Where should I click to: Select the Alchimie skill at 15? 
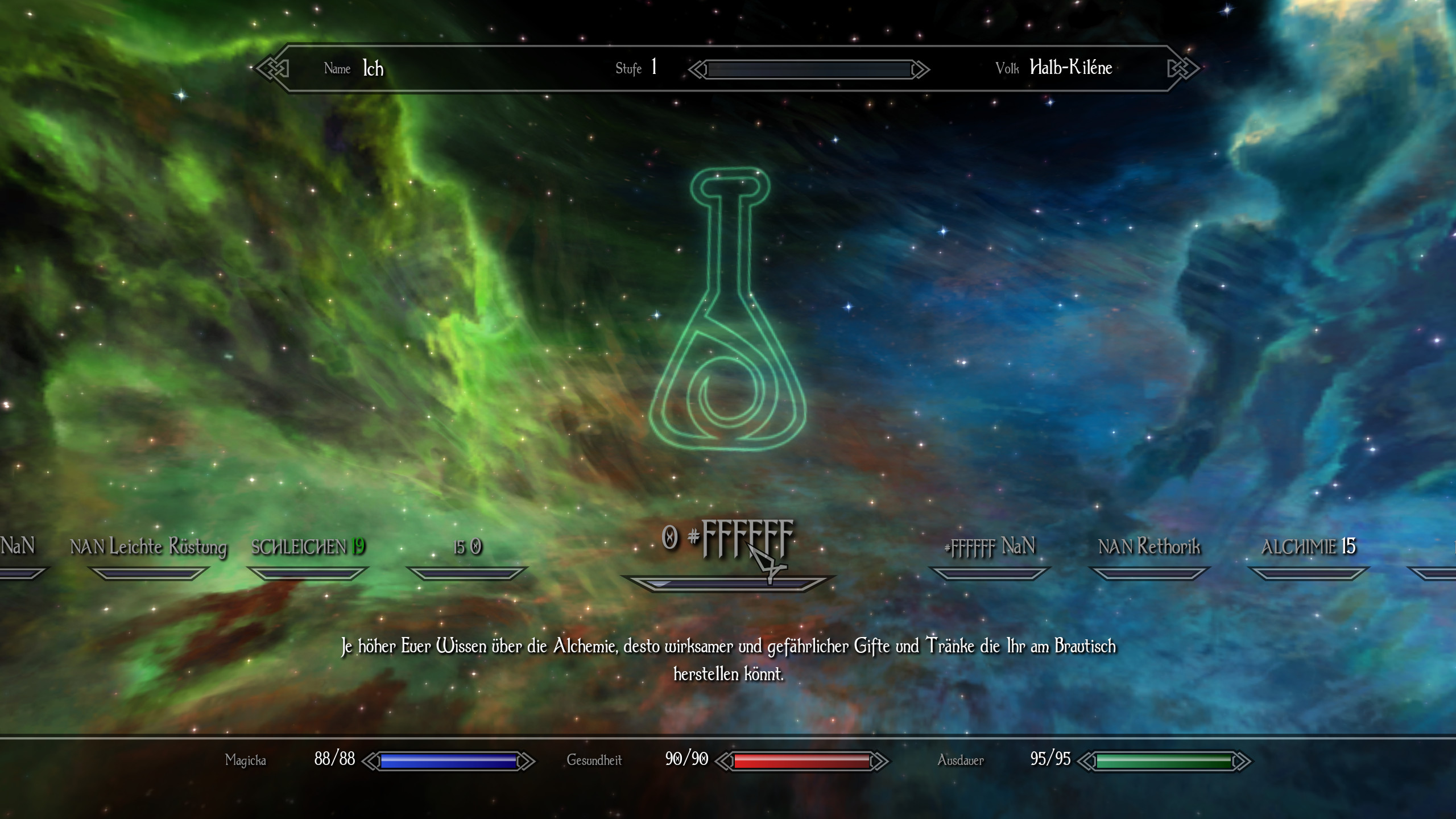pyautogui.click(x=1308, y=547)
